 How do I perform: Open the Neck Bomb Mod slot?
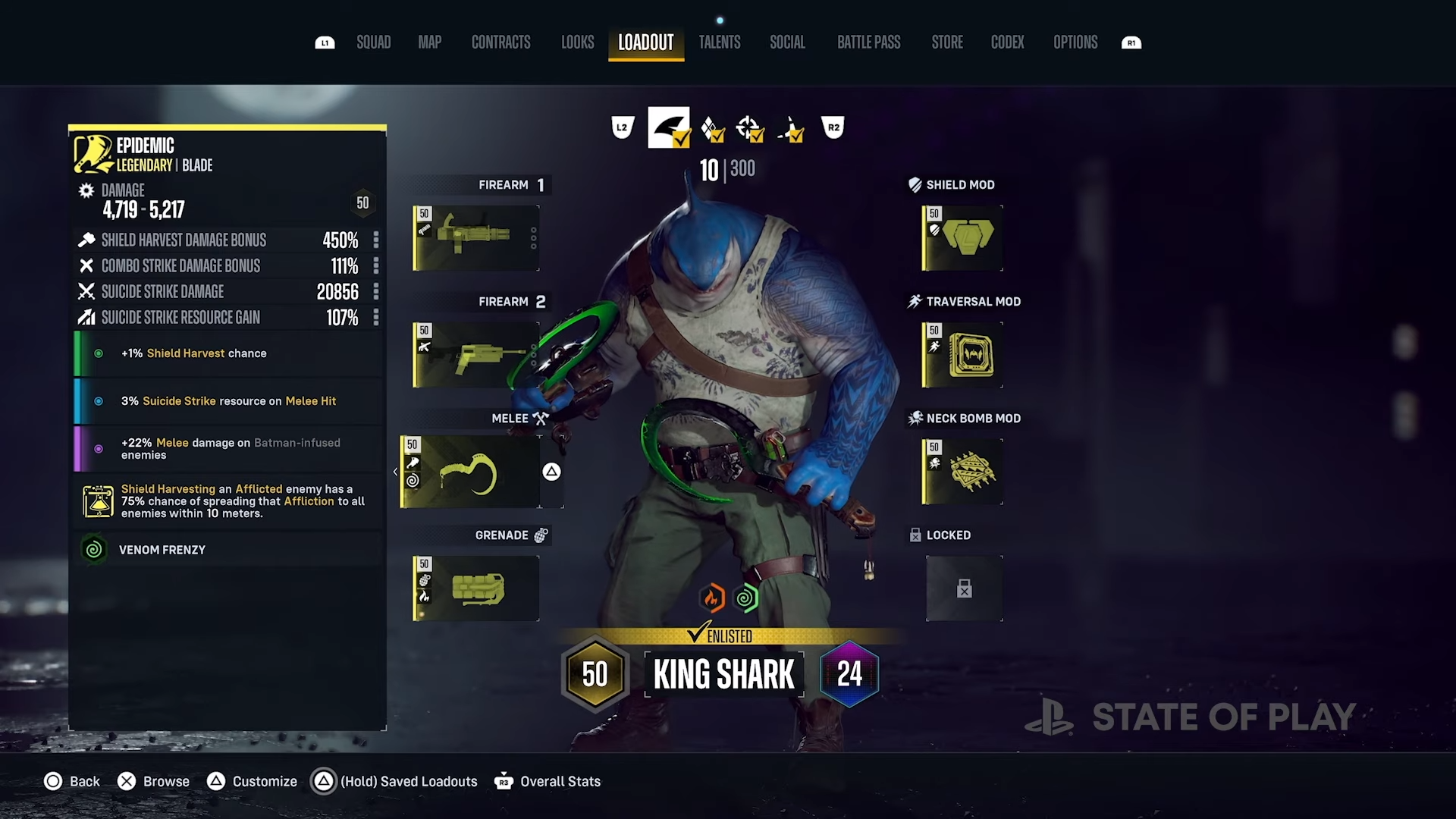pos(961,471)
